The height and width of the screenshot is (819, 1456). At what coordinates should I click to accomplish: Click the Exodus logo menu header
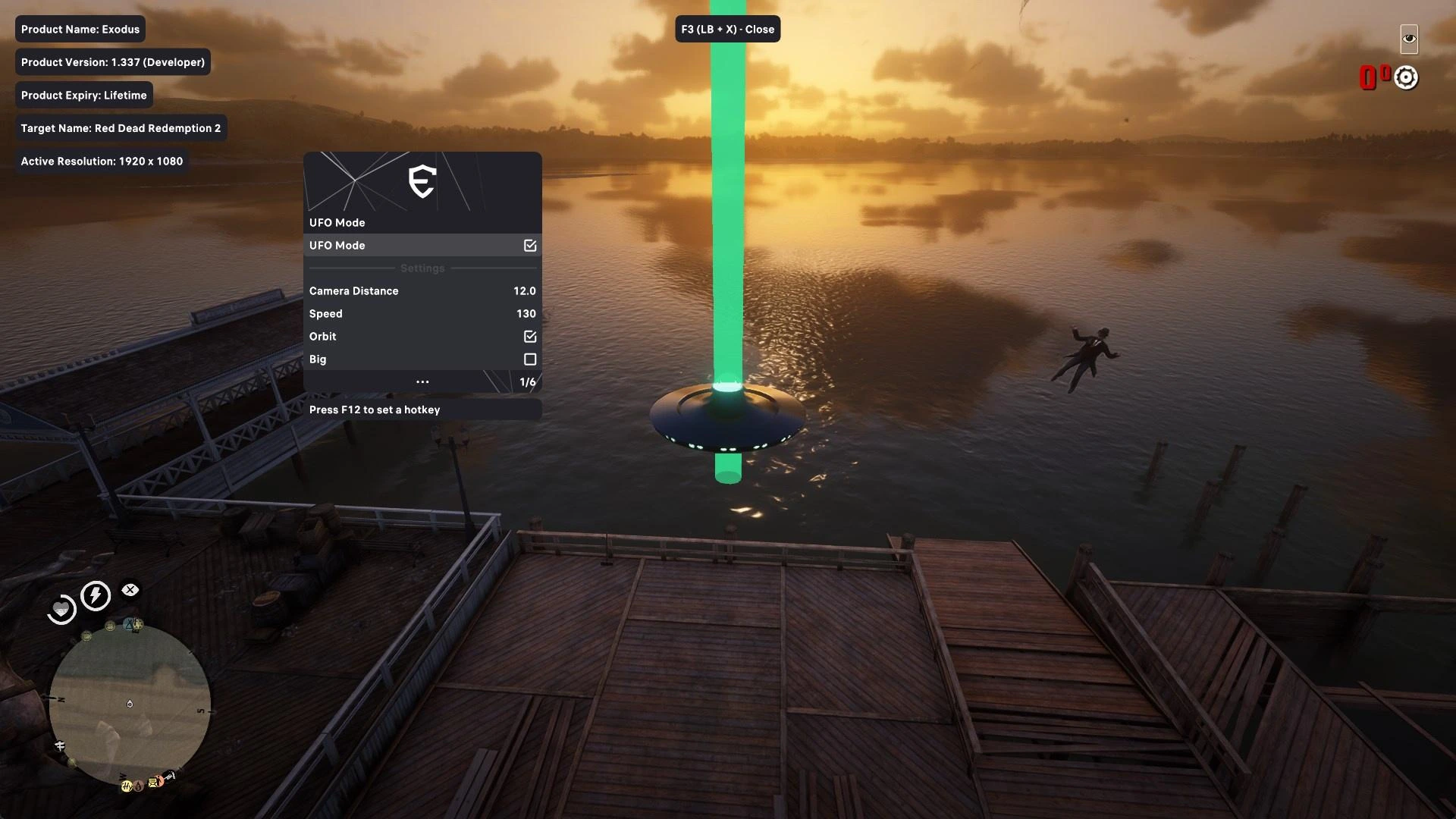pyautogui.click(x=422, y=182)
